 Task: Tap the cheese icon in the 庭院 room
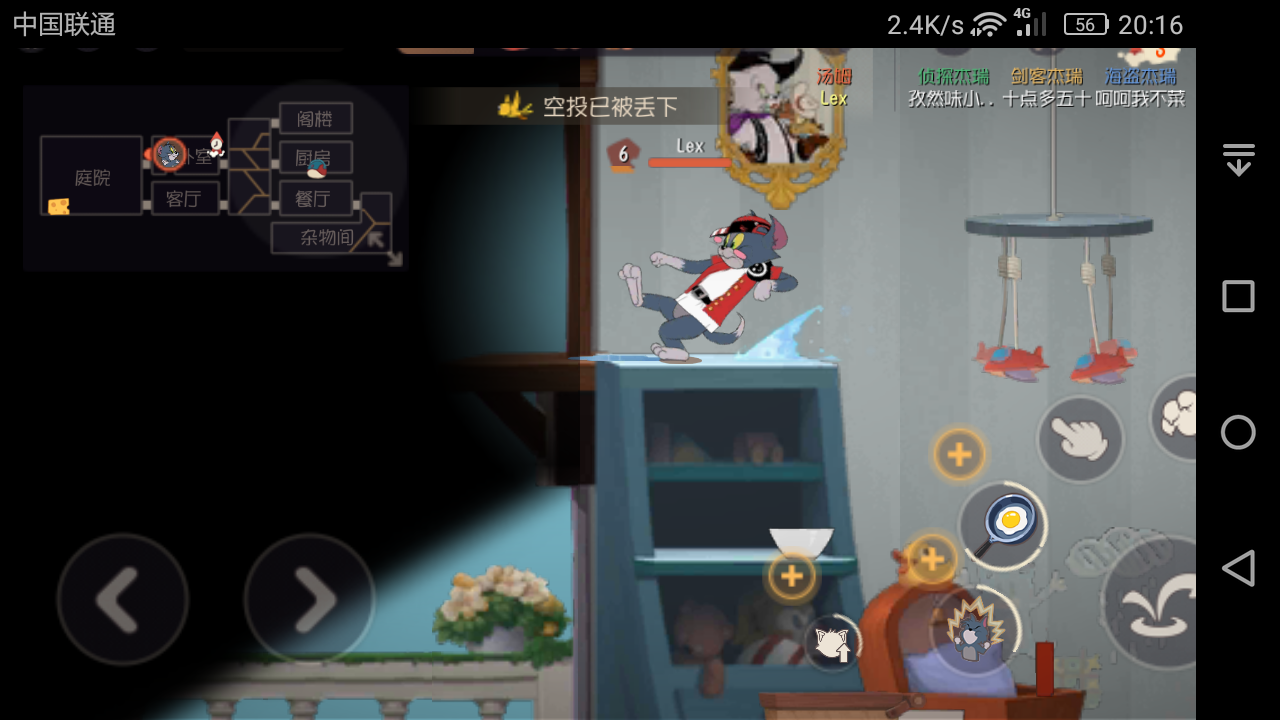pos(57,205)
